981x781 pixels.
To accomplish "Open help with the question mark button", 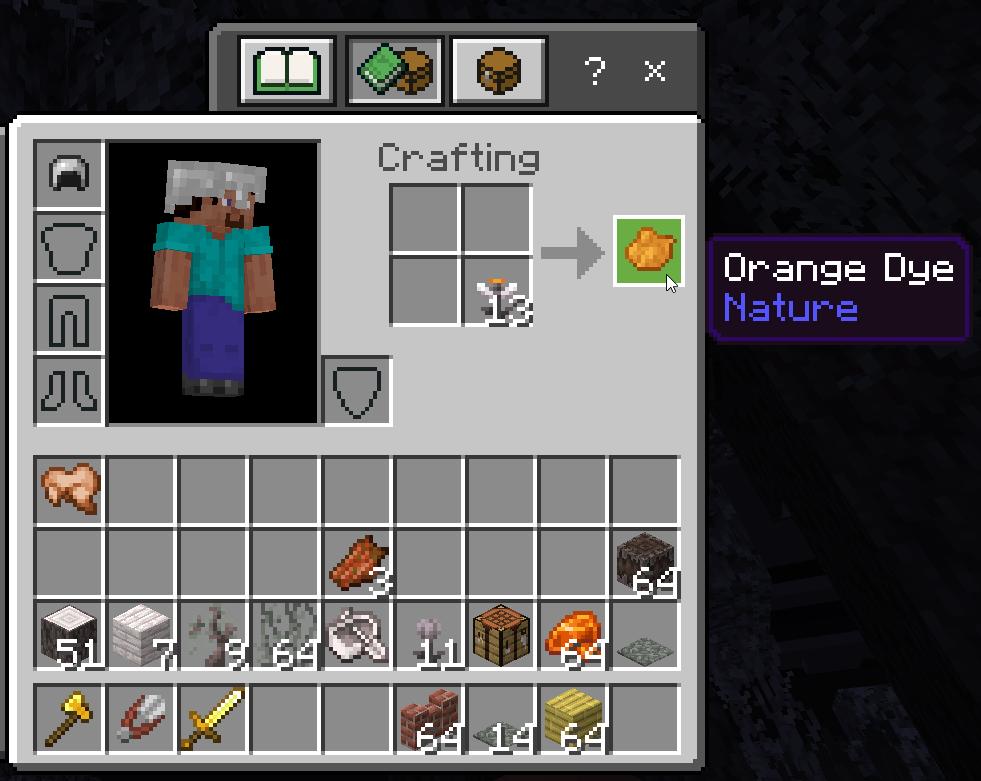I will click(x=595, y=71).
